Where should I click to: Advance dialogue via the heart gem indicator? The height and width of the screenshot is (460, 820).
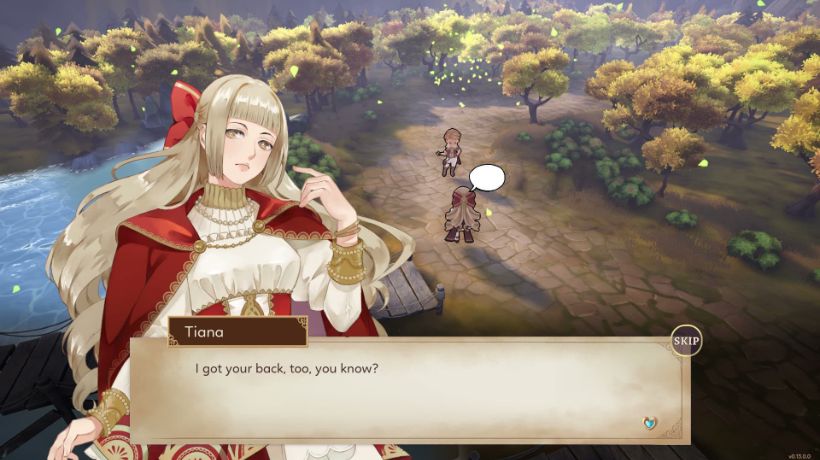coord(651,423)
